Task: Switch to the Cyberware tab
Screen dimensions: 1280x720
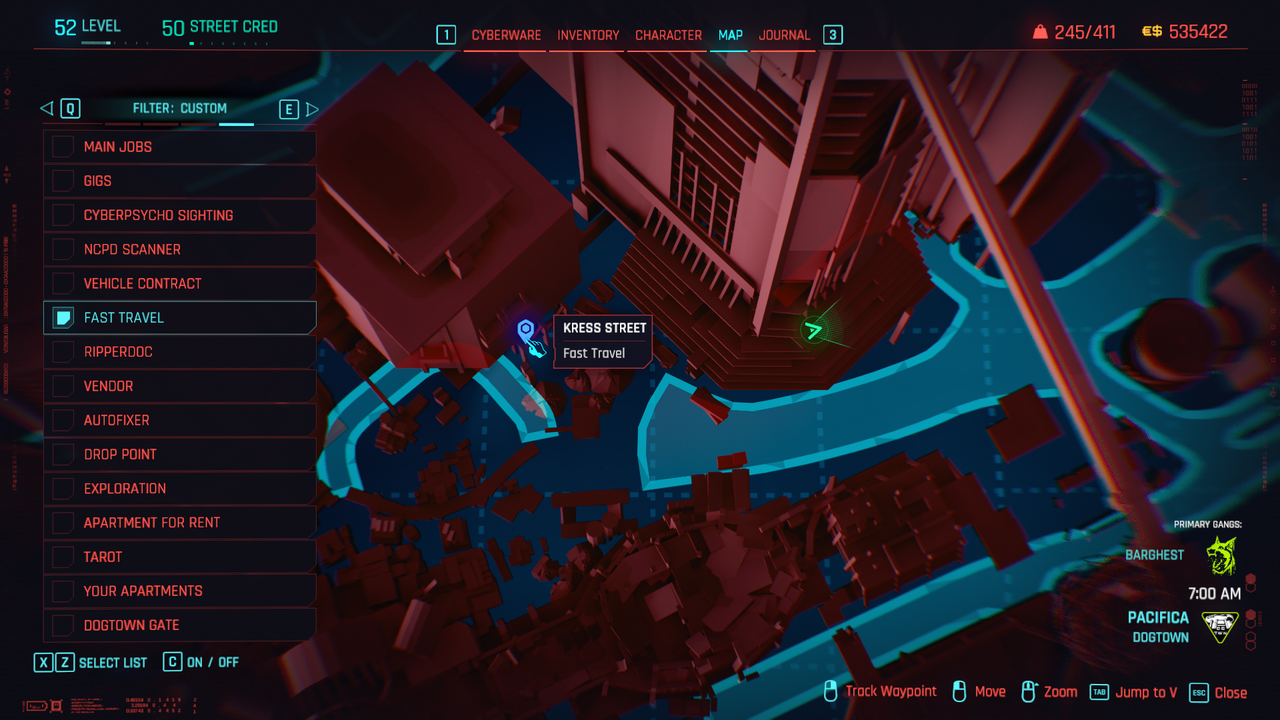Action: point(506,35)
